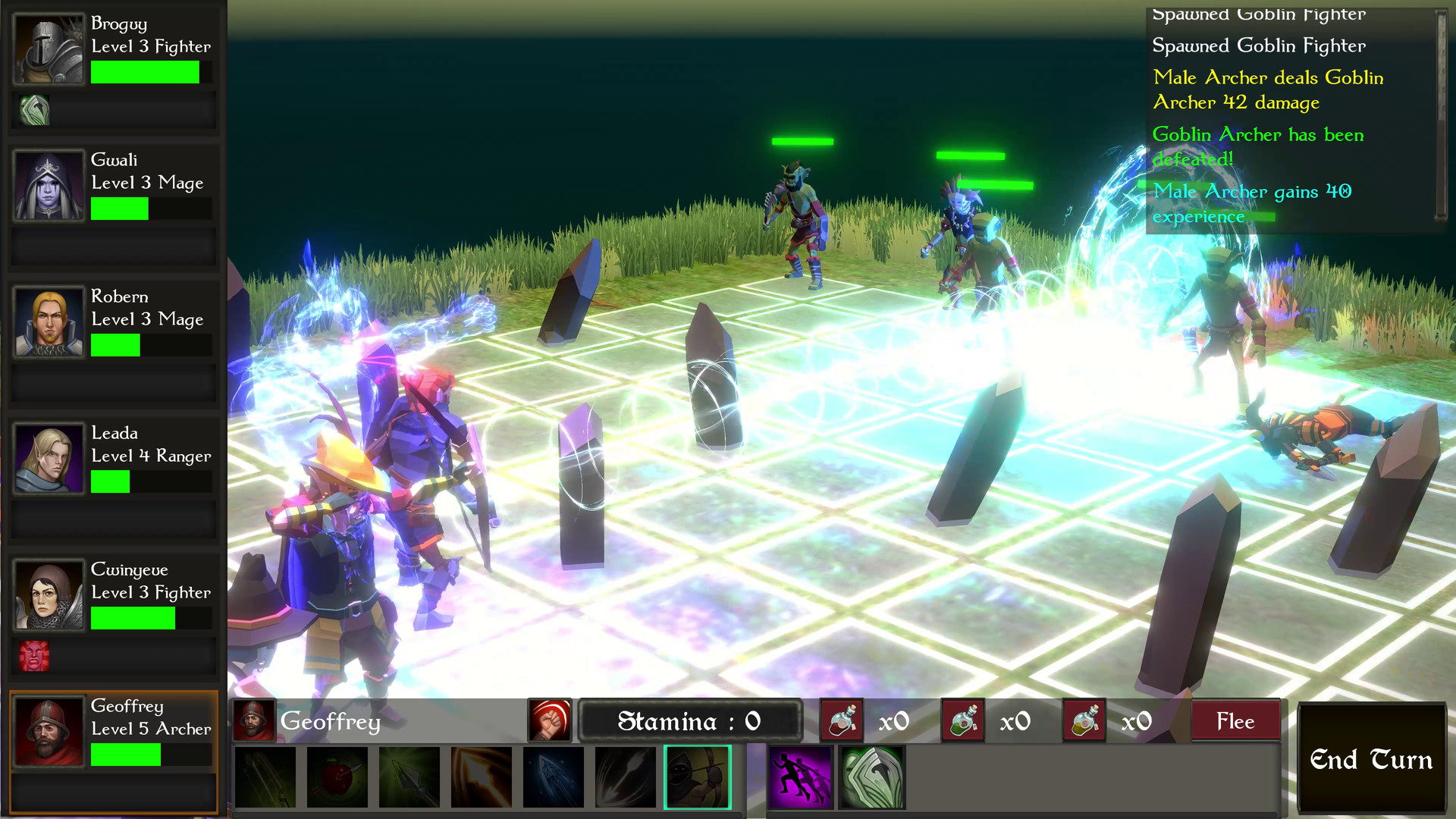Click Geoffrey's portrait in the bottom bar
The width and height of the screenshot is (1456, 819).
pos(253,720)
